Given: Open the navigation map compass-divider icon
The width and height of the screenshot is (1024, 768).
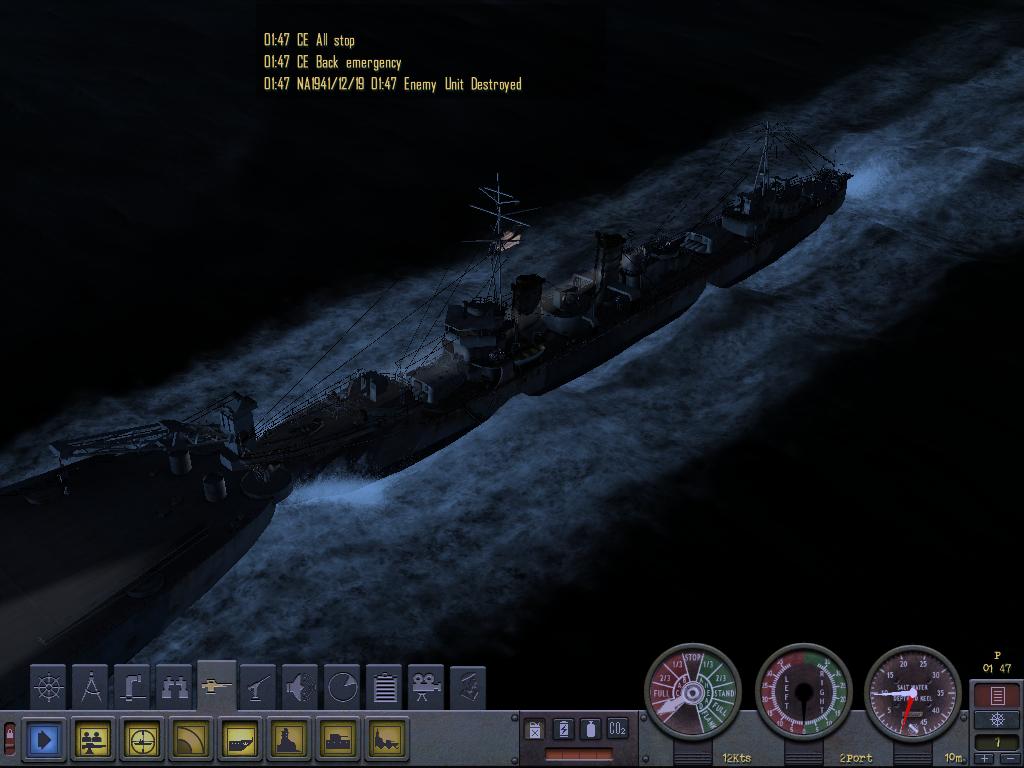Looking at the screenshot, I should [x=90, y=687].
